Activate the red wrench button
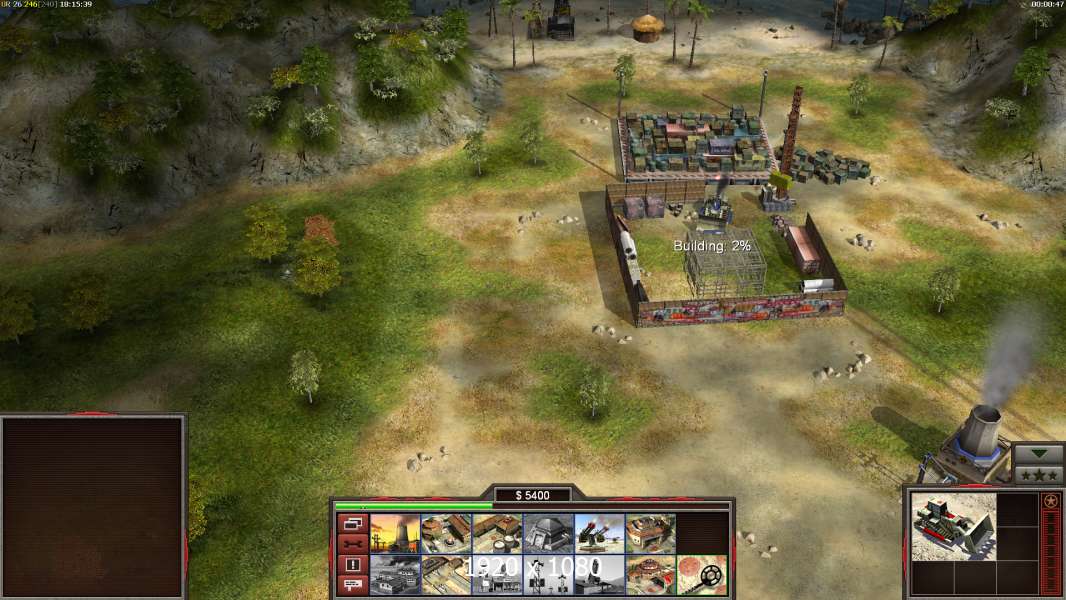This screenshot has height=600, width=1066. coord(352,543)
